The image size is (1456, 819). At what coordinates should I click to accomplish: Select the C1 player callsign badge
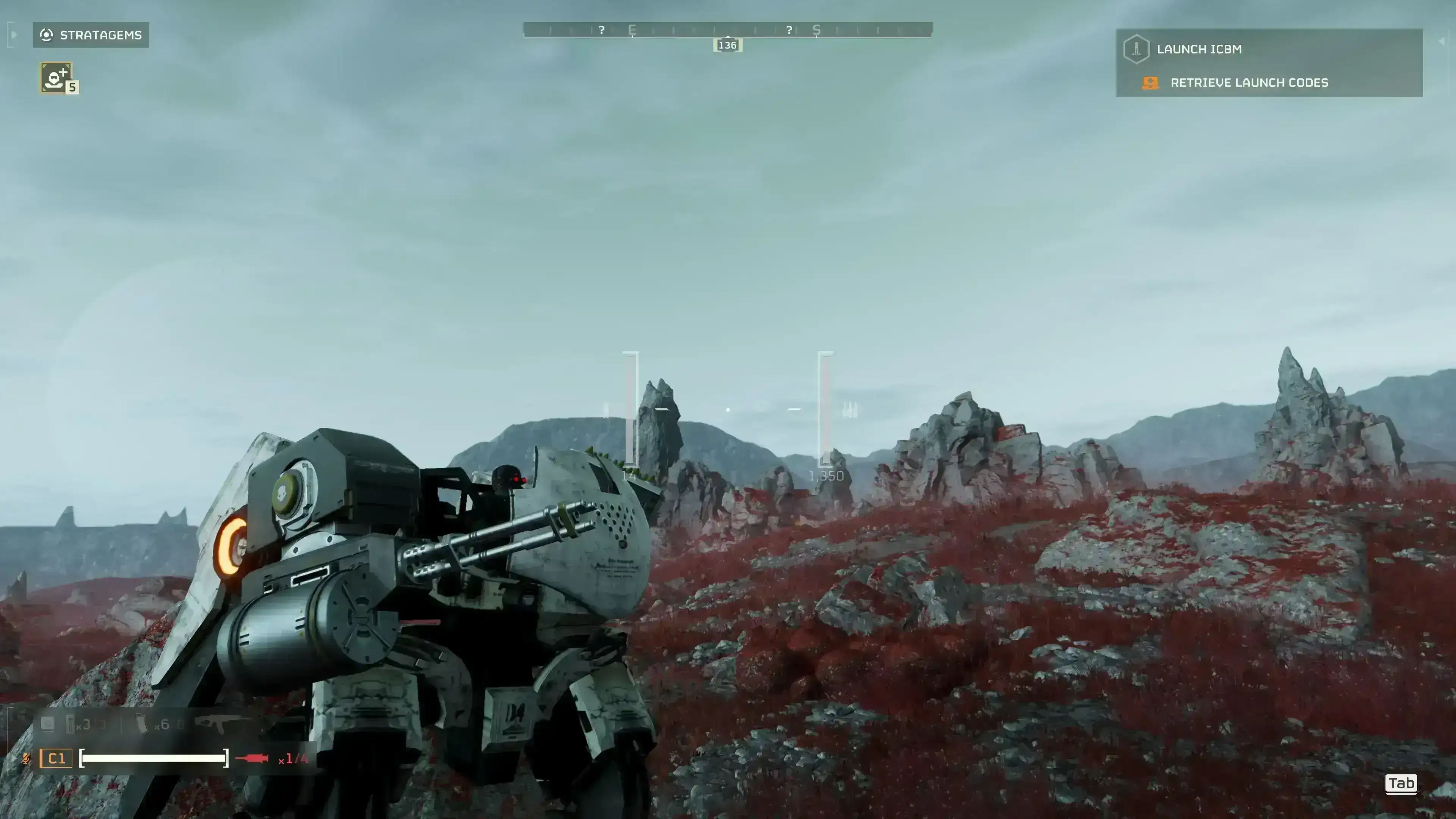pos(56,758)
